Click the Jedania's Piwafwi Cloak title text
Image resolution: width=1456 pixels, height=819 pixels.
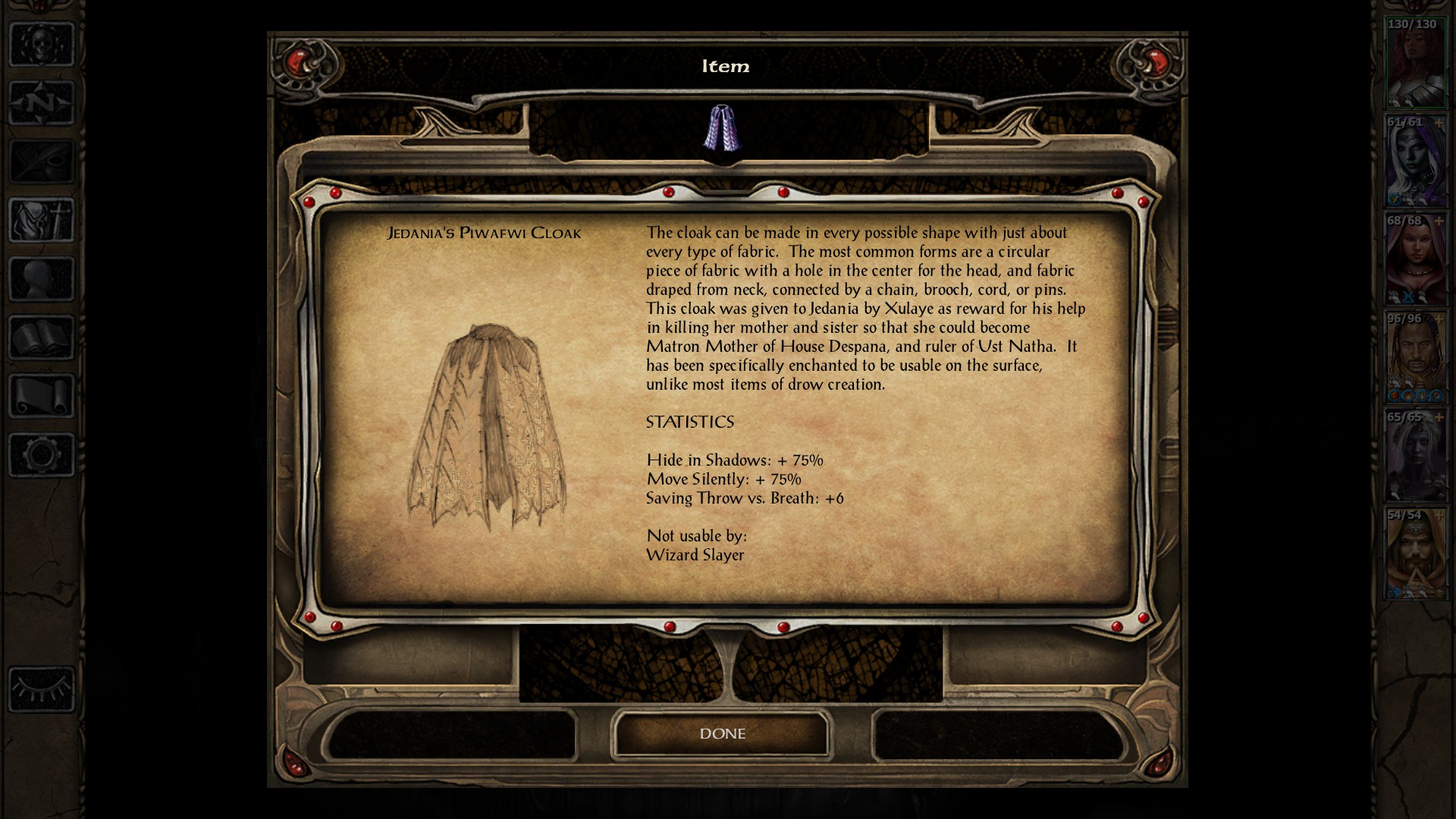(x=485, y=233)
